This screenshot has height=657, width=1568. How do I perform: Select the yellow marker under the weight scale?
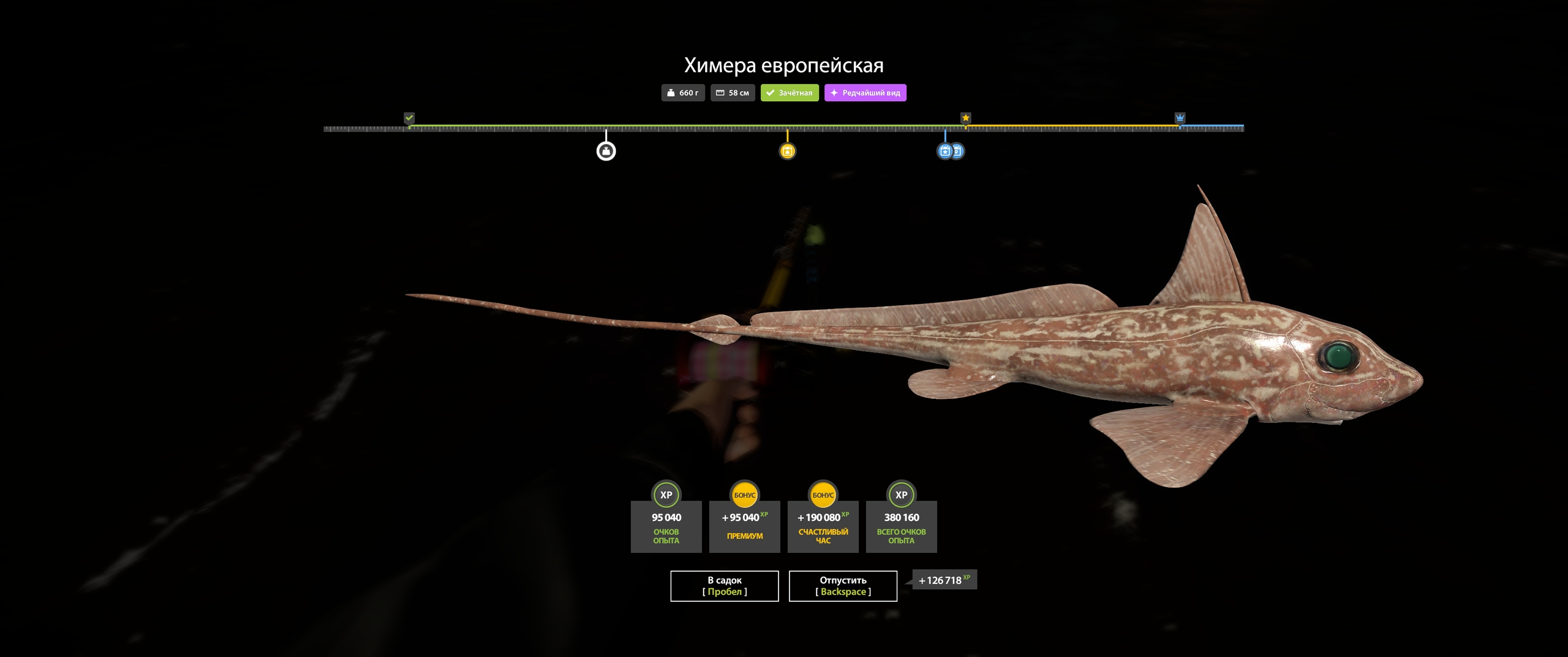(x=787, y=151)
